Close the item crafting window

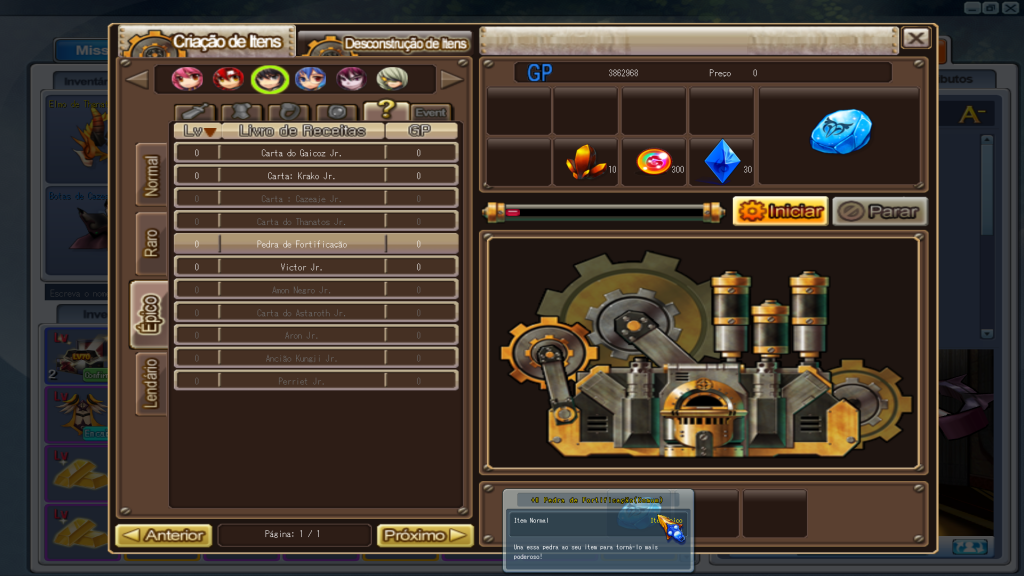915,38
